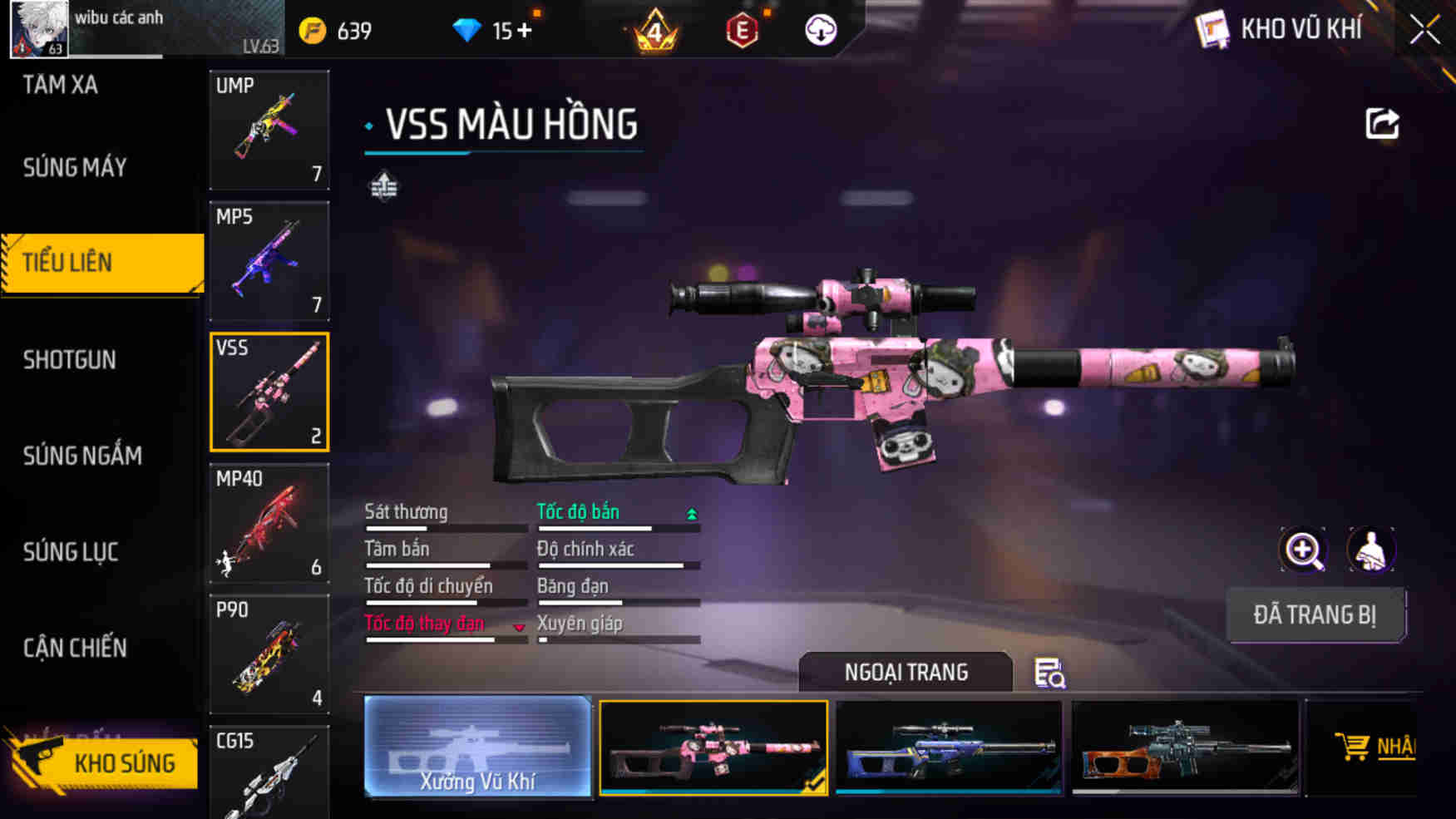Select the SHOTGUN category tab

point(70,360)
